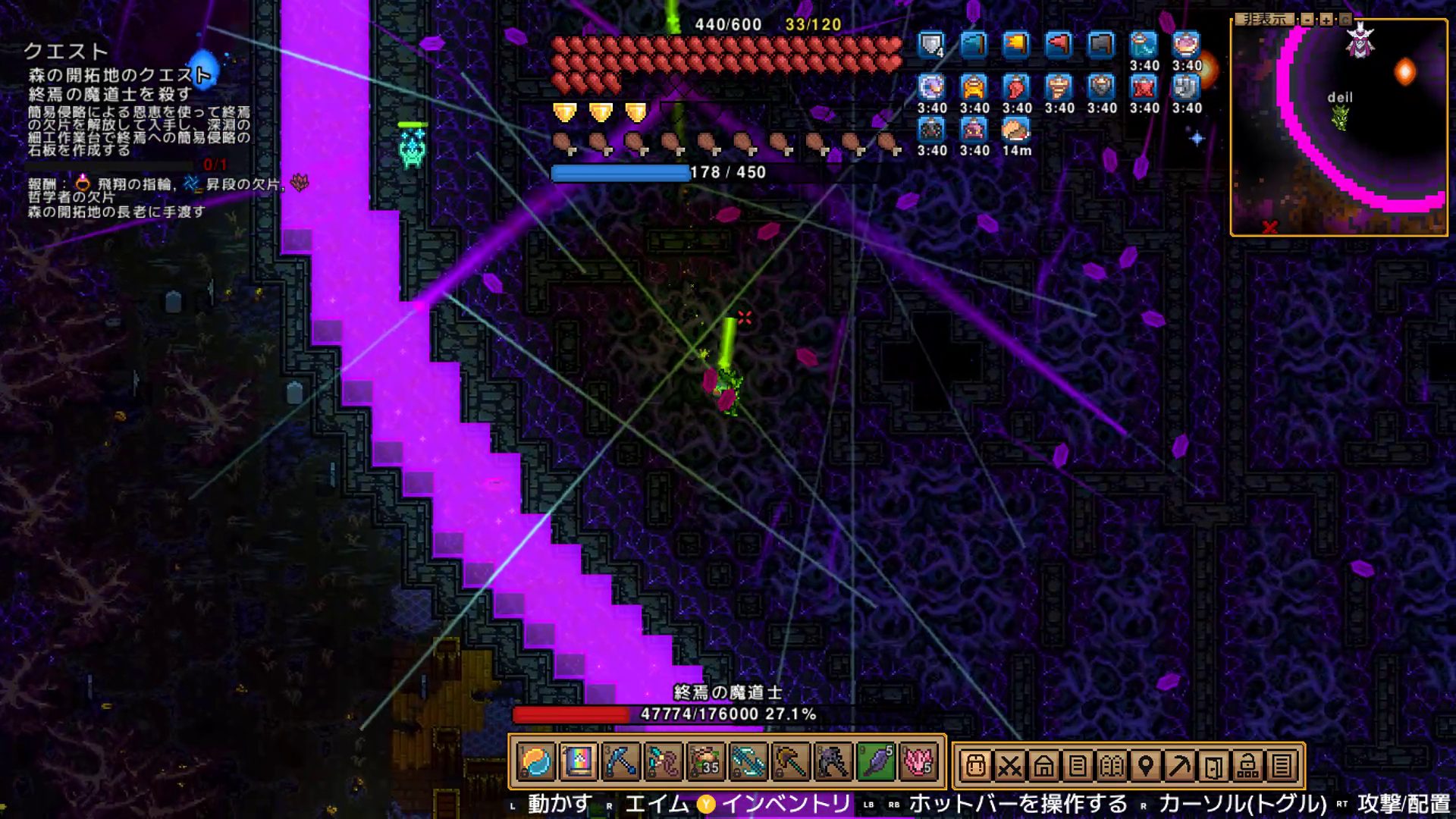Viewport: 1456px width, 819px height.
Task: Select the purple feather hotbar slot
Action: click(x=876, y=762)
